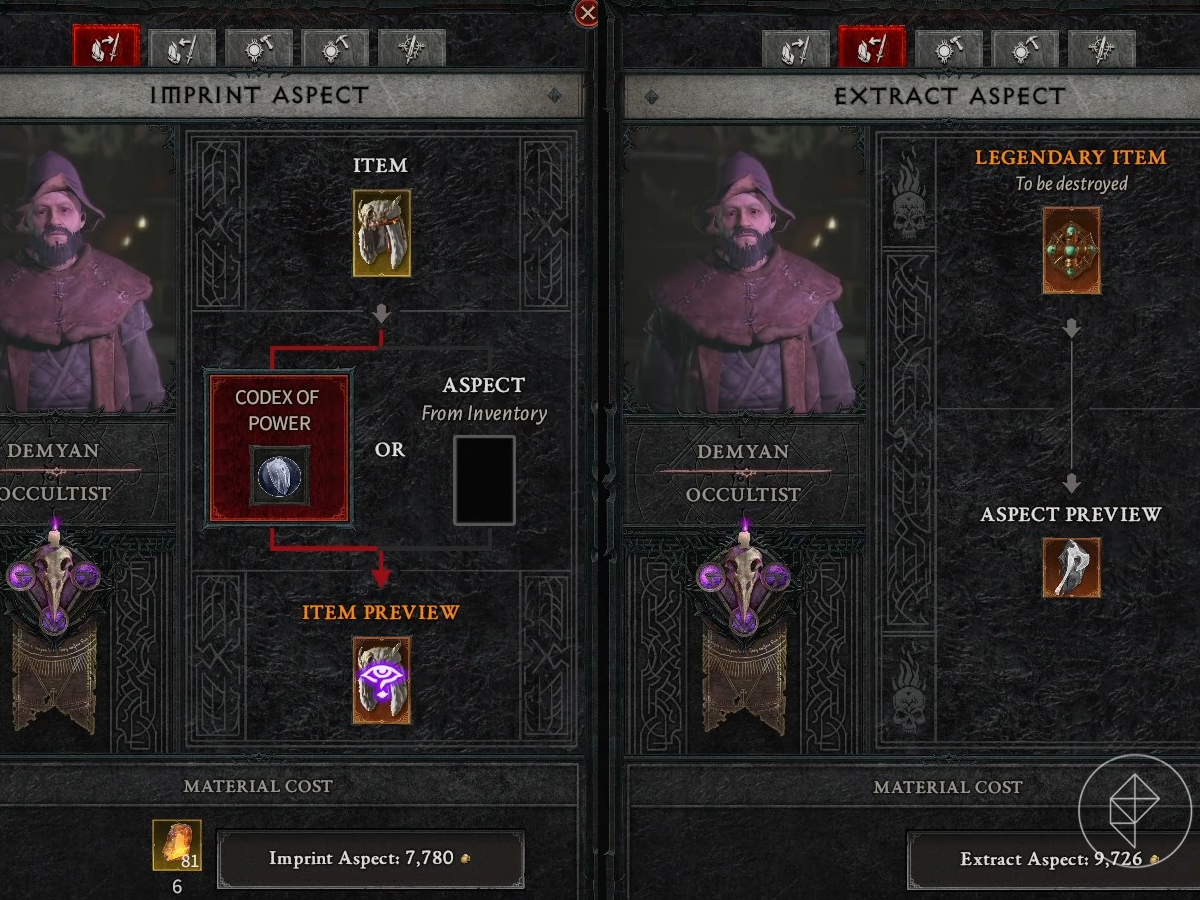Select the highlighted red tab above Extract Aspect

point(871,48)
